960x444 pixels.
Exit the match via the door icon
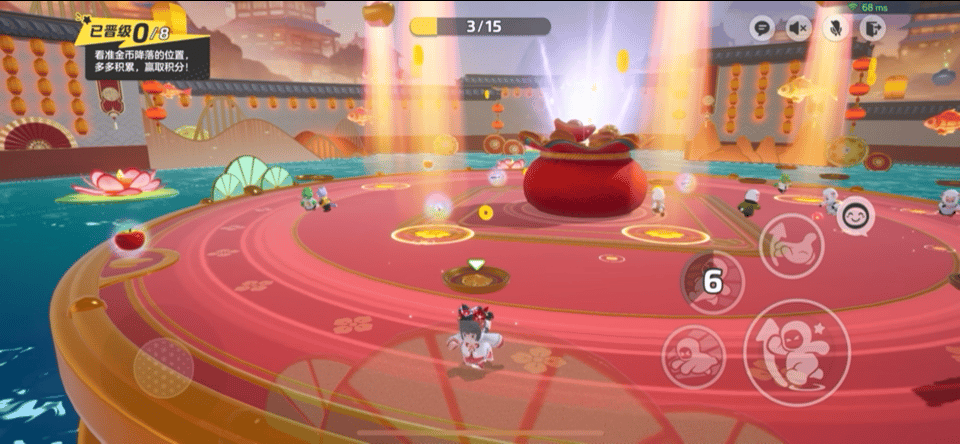tap(871, 28)
